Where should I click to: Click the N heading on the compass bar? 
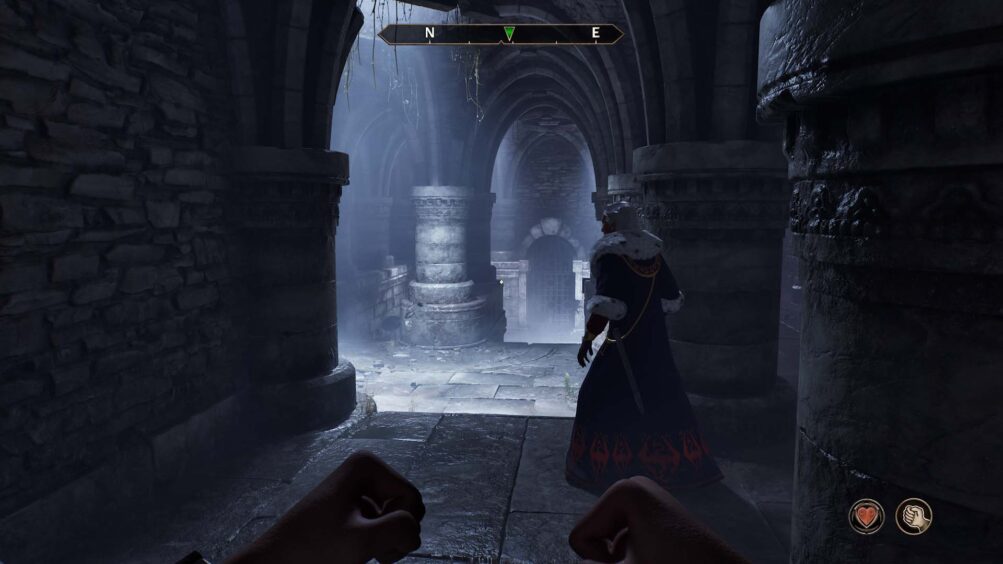point(430,33)
